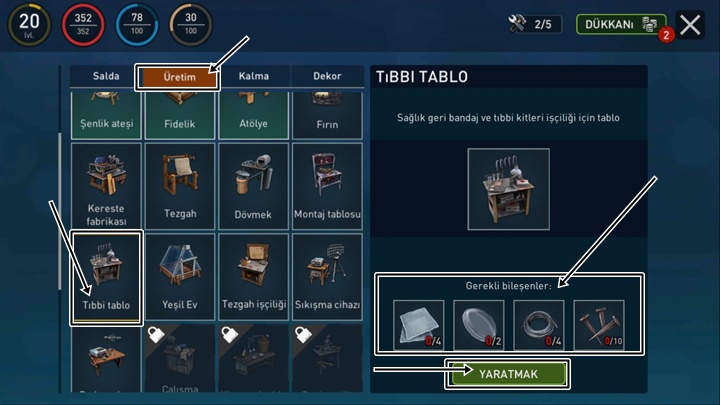Viewport: 720px width, 405px height.
Task: Click the nails component slot
Action: (x=599, y=325)
